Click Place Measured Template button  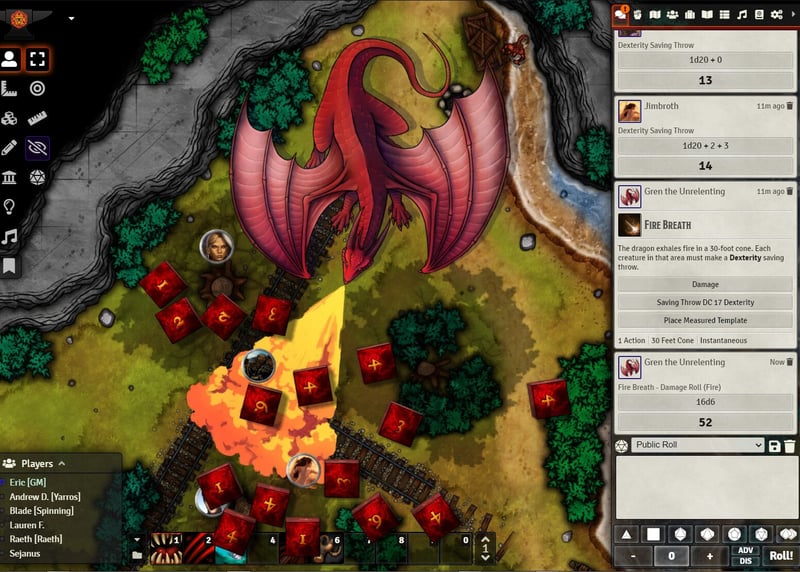pos(705,320)
